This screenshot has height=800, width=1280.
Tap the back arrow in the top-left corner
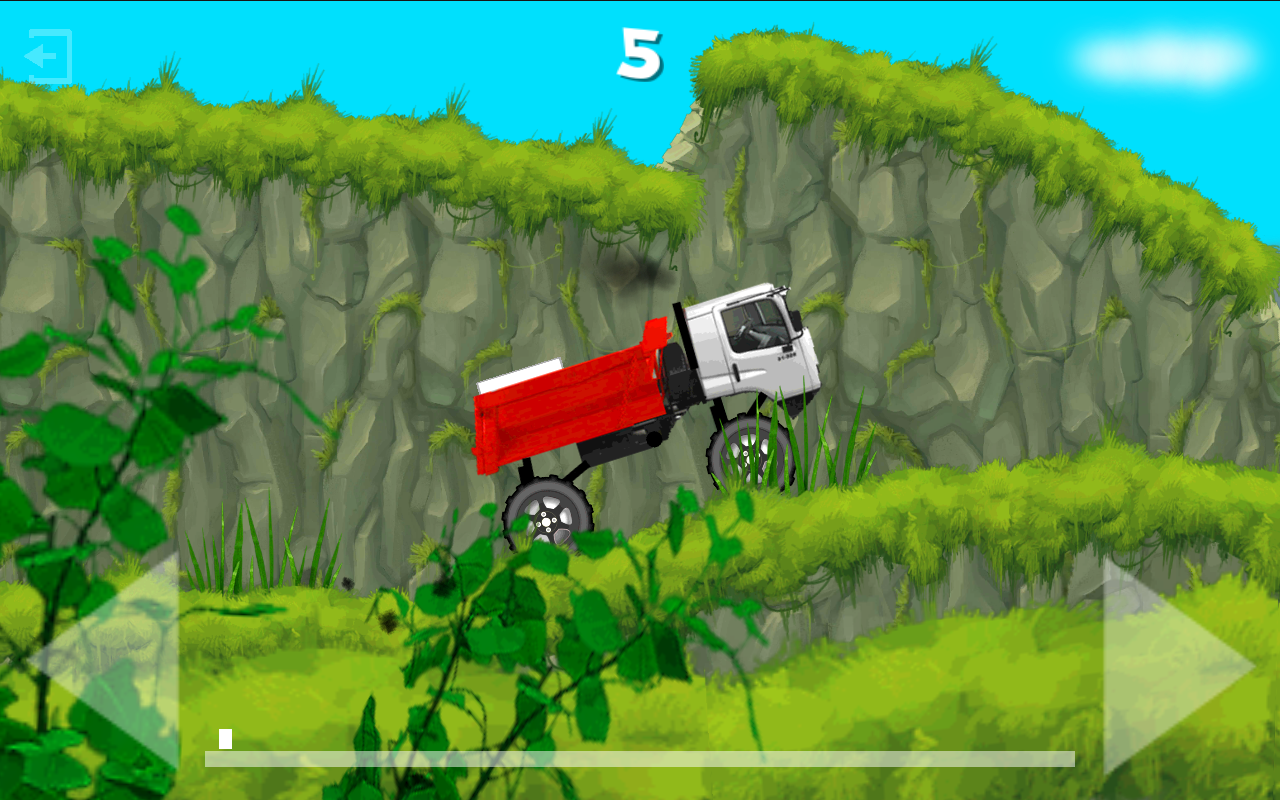[46, 57]
